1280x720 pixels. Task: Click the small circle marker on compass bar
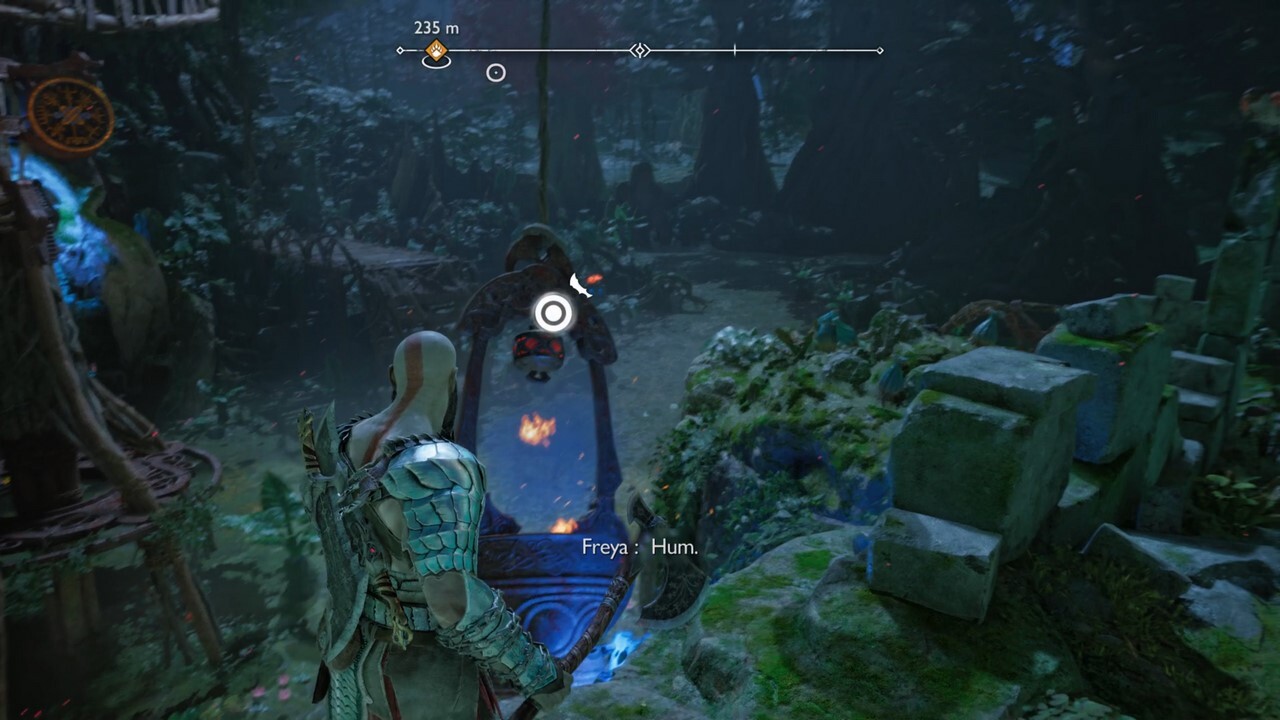pos(495,72)
